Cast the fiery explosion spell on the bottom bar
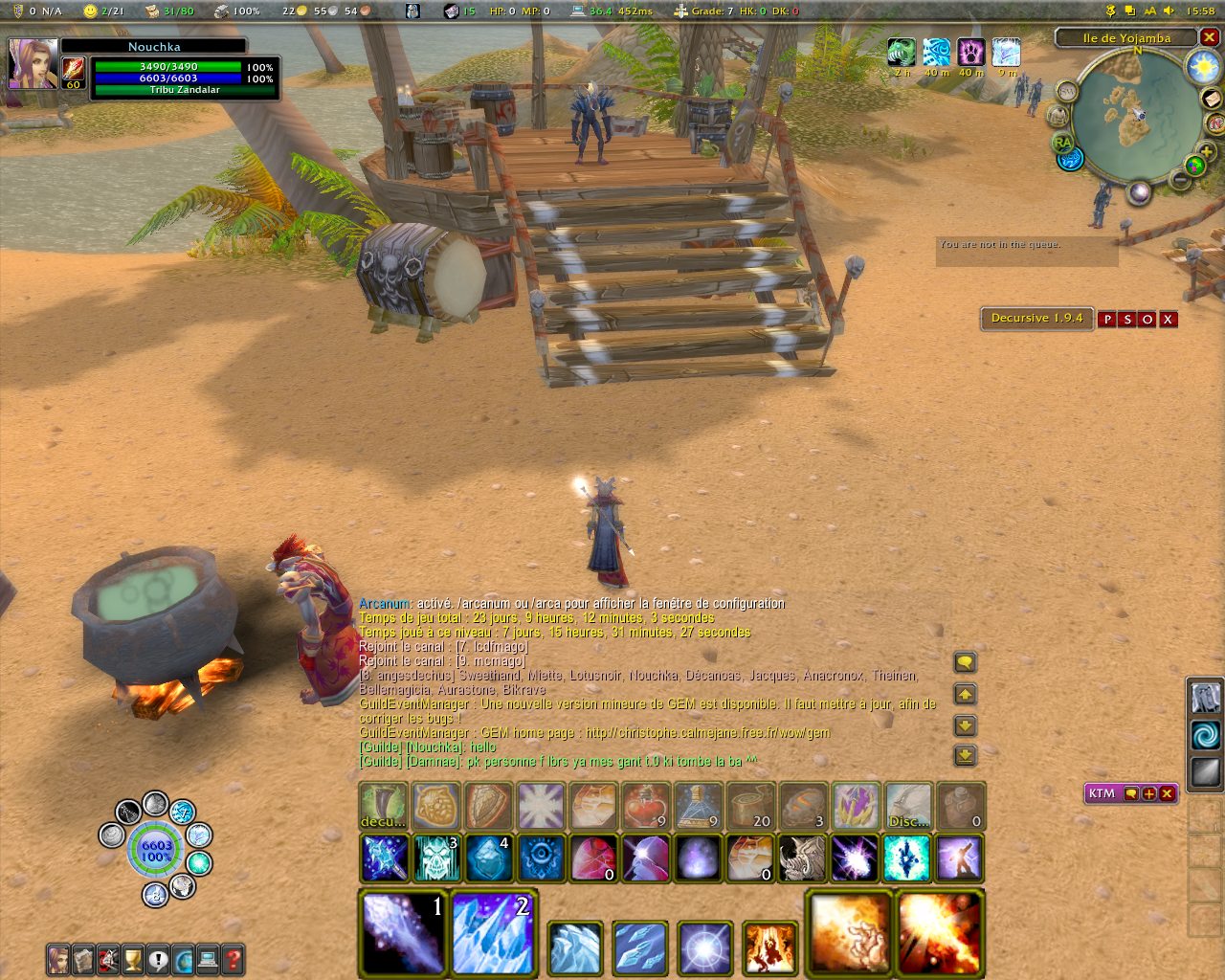Image resolution: width=1225 pixels, height=980 pixels. click(x=940, y=933)
